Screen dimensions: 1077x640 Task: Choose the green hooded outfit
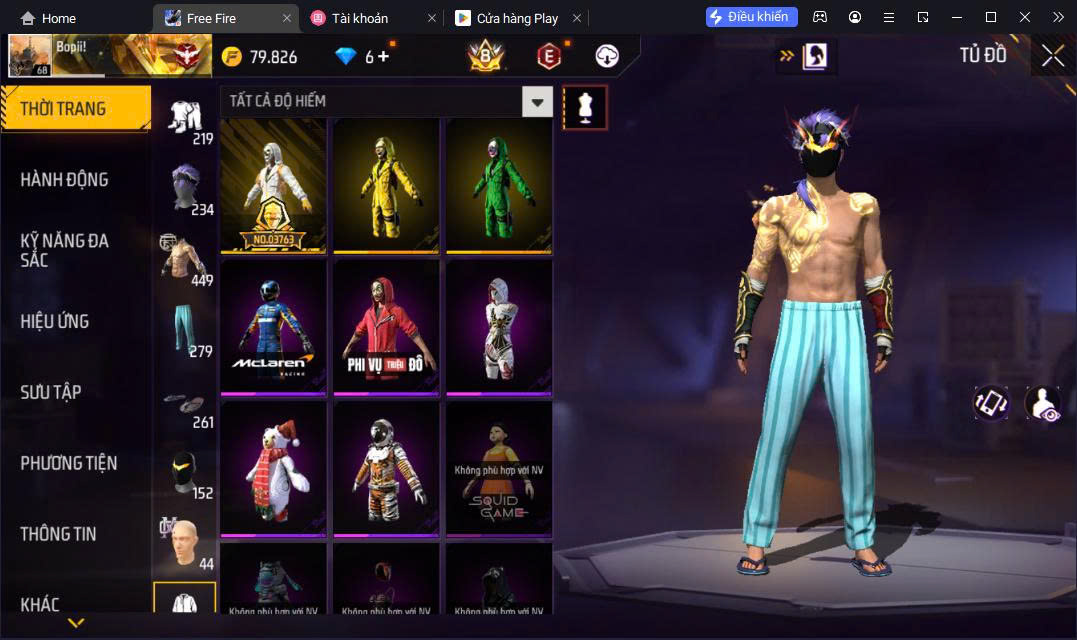(x=499, y=184)
